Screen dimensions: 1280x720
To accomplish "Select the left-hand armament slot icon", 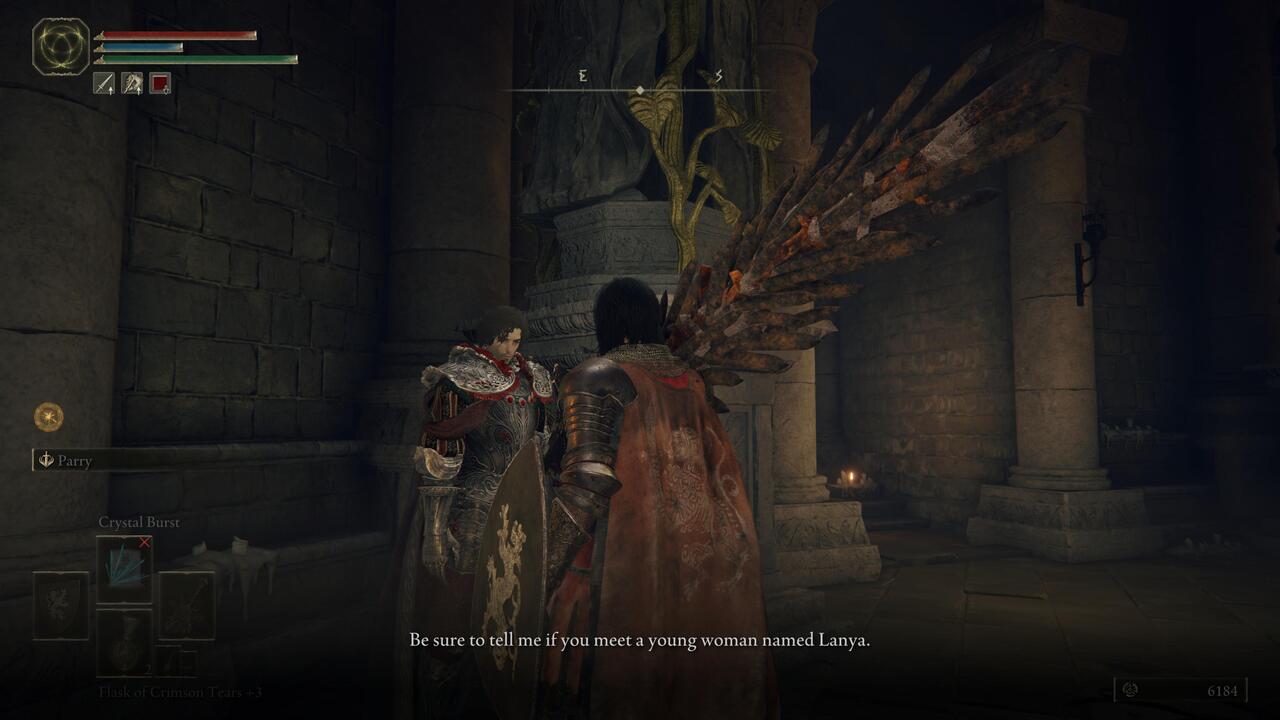I will click(x=132, y=83).
